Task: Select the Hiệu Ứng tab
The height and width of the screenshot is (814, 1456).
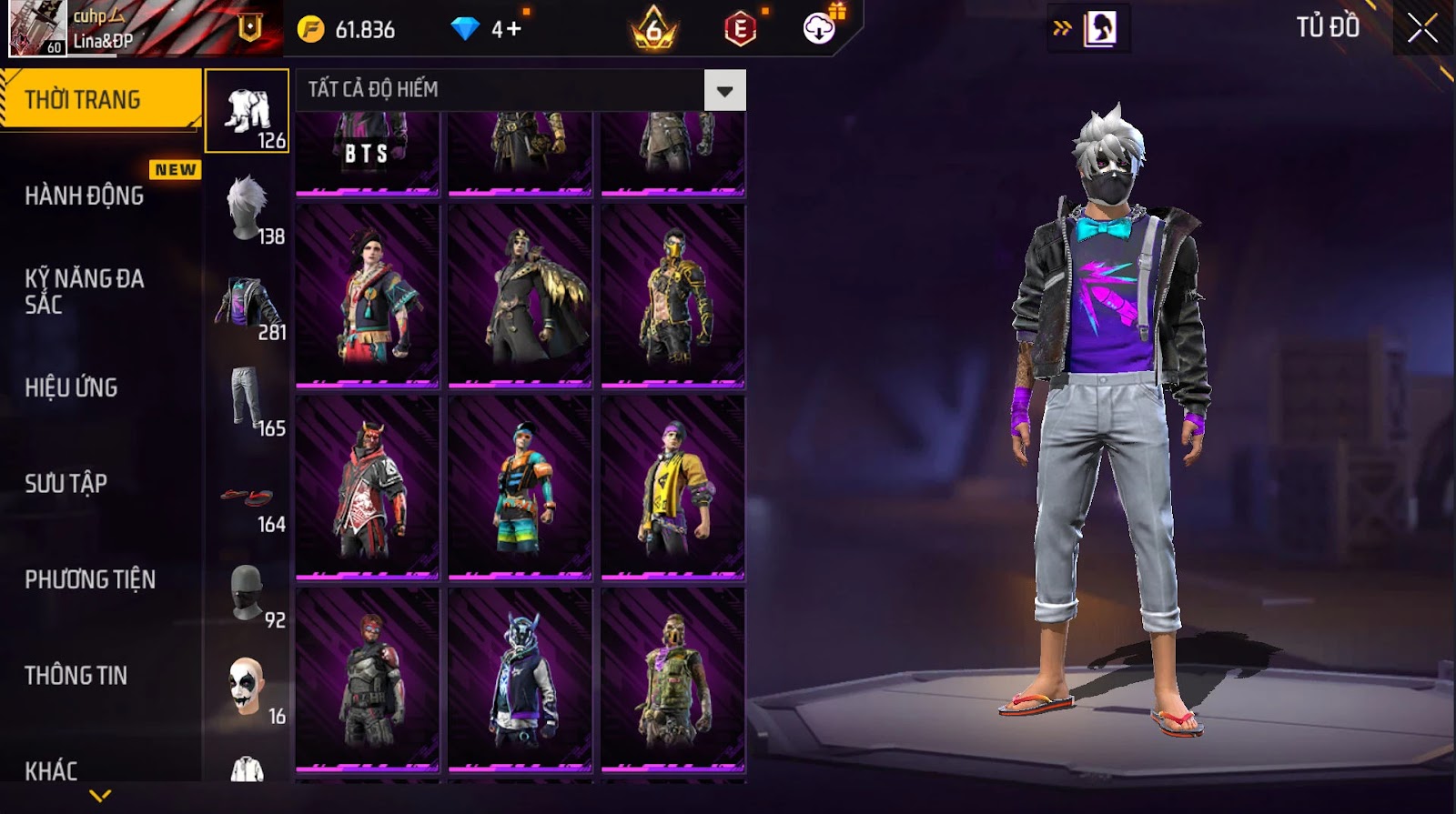Action: click(x=71, y=387)
